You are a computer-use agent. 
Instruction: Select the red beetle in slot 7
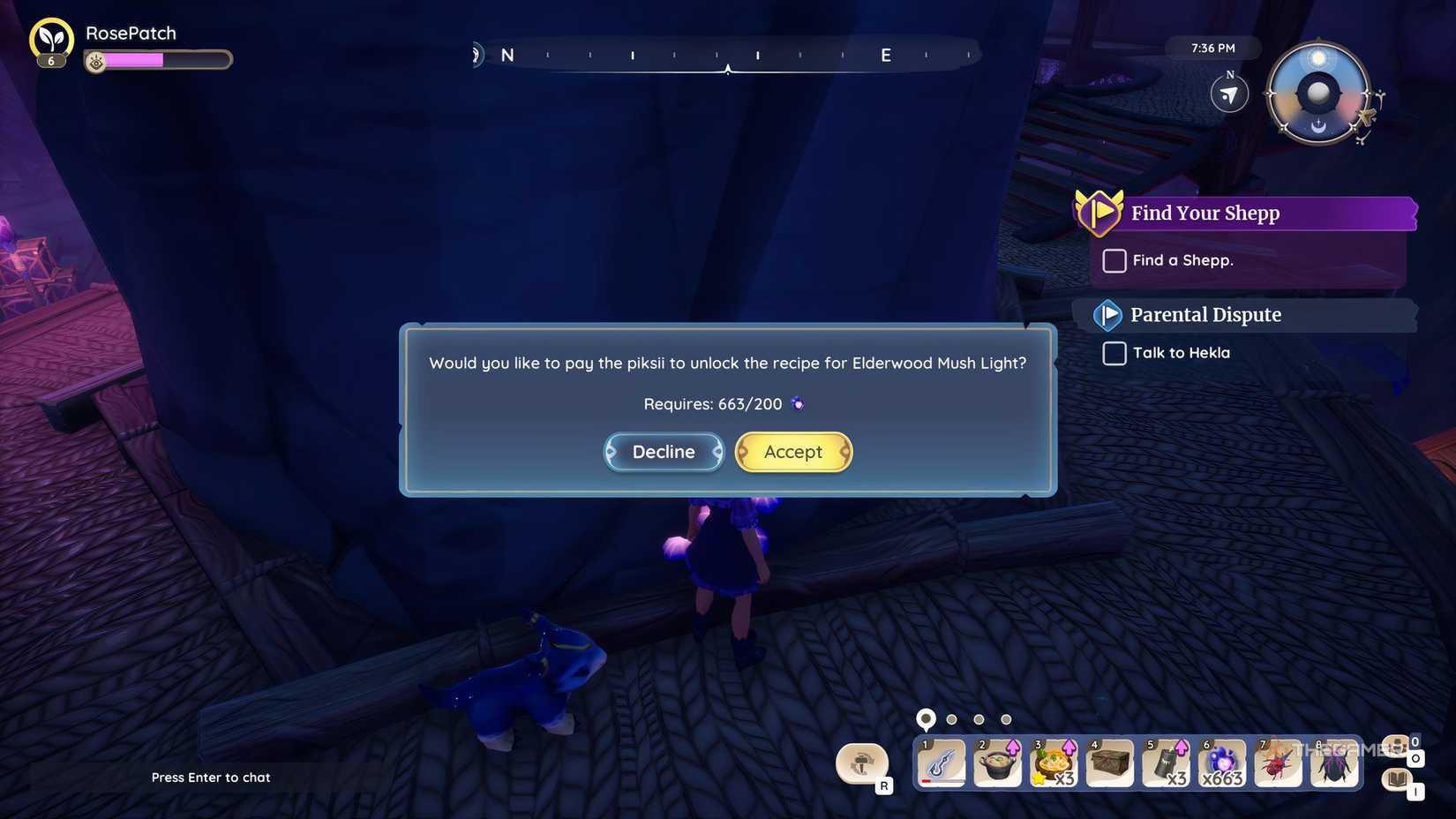click(x=1278, y=763)
